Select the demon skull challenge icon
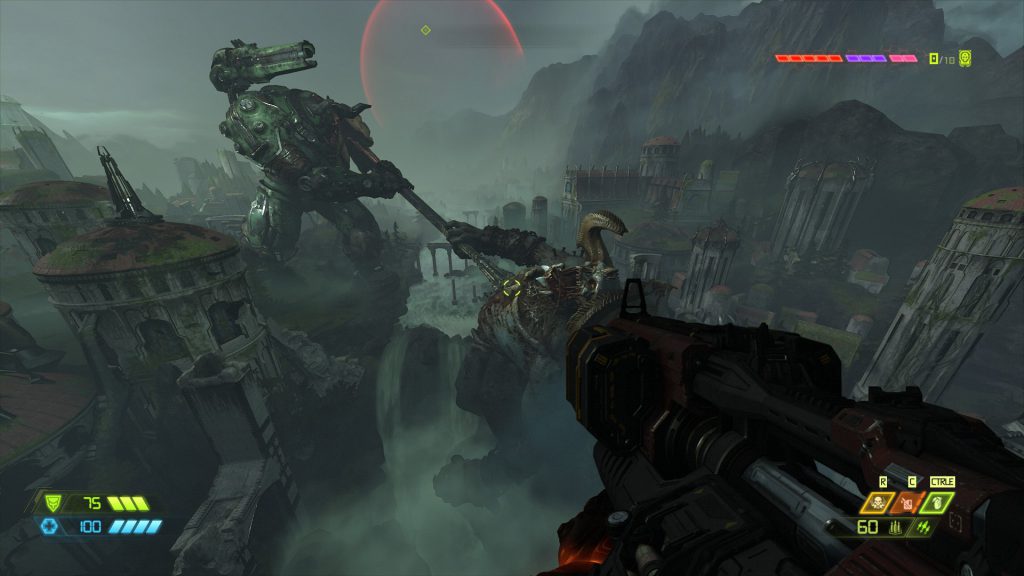The width and height of the screenshot is (1024, 576). (x=965, y=58)
